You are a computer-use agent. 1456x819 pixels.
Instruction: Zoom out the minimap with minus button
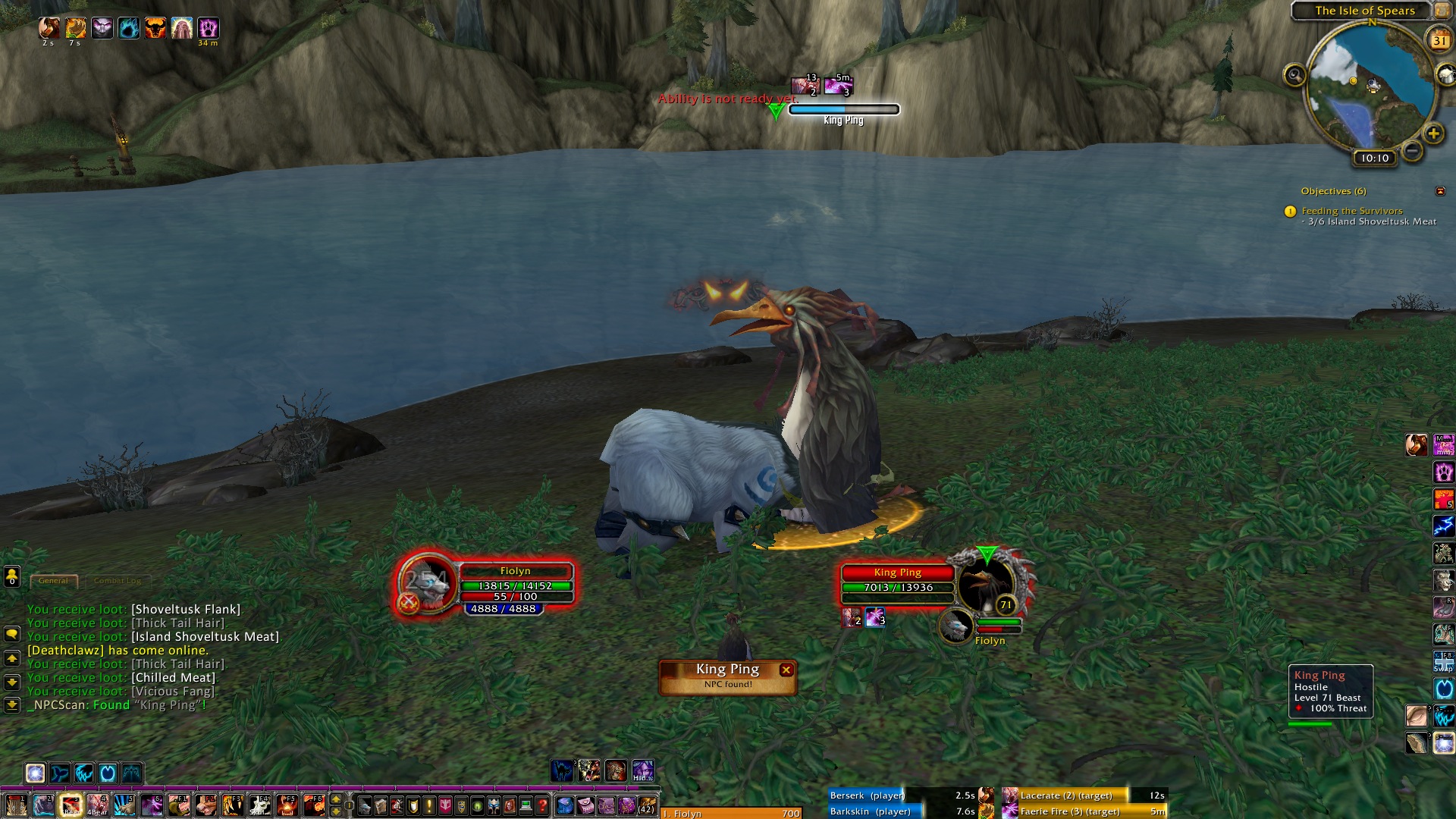coord(1412,151)
